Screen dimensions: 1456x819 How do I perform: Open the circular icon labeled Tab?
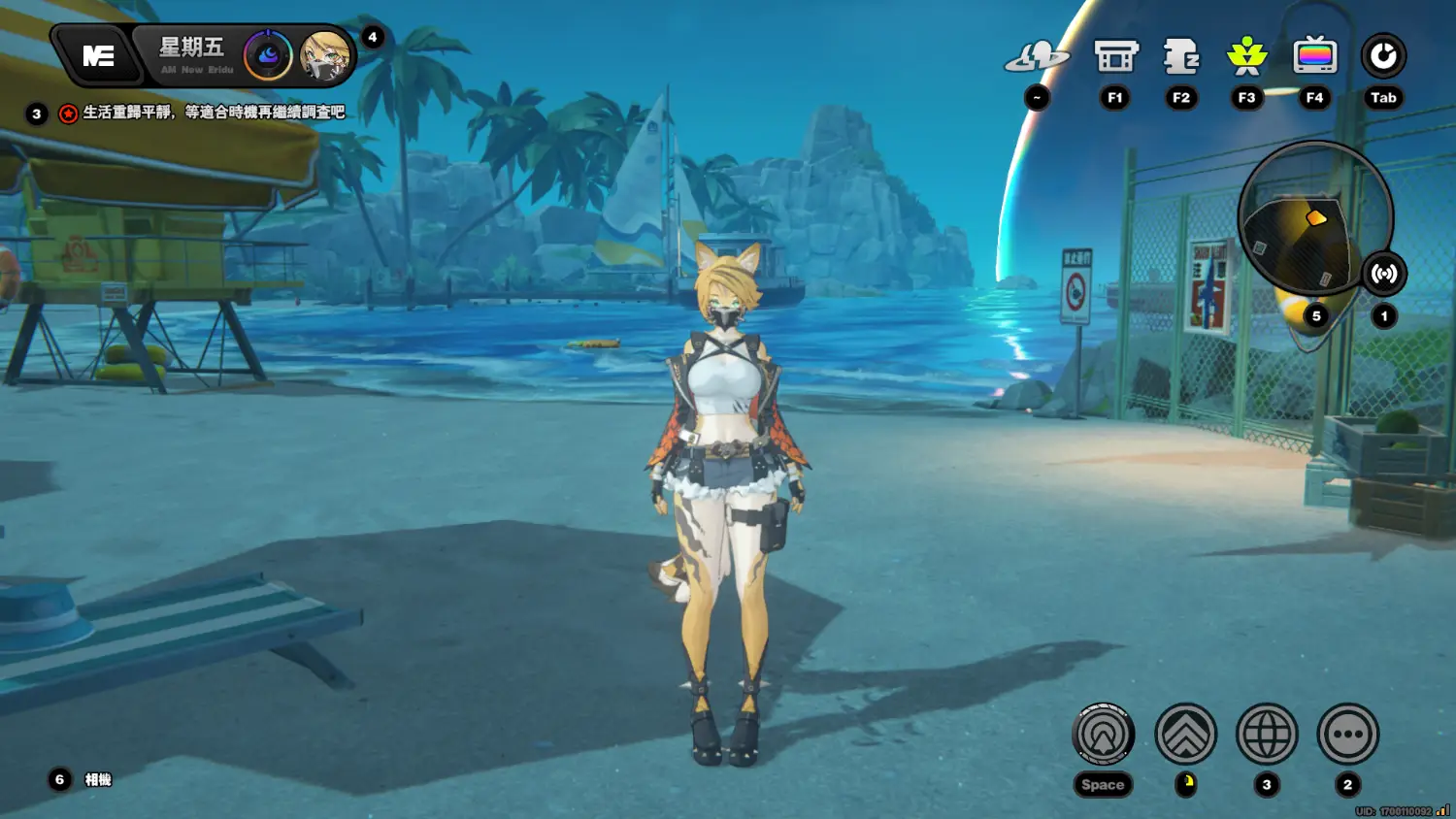[1383, 56]
